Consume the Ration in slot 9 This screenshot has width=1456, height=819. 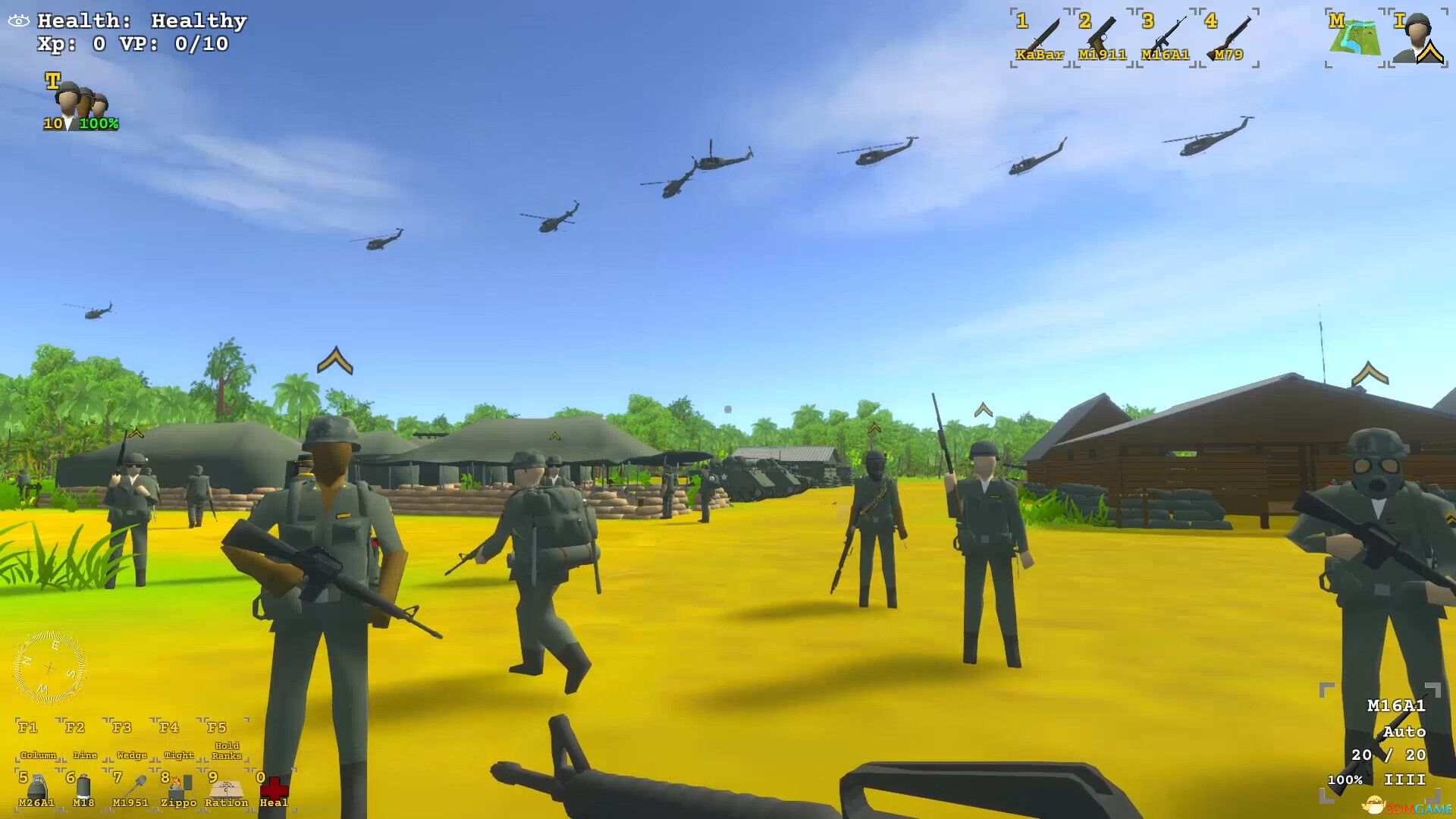[x=225, y=785]
